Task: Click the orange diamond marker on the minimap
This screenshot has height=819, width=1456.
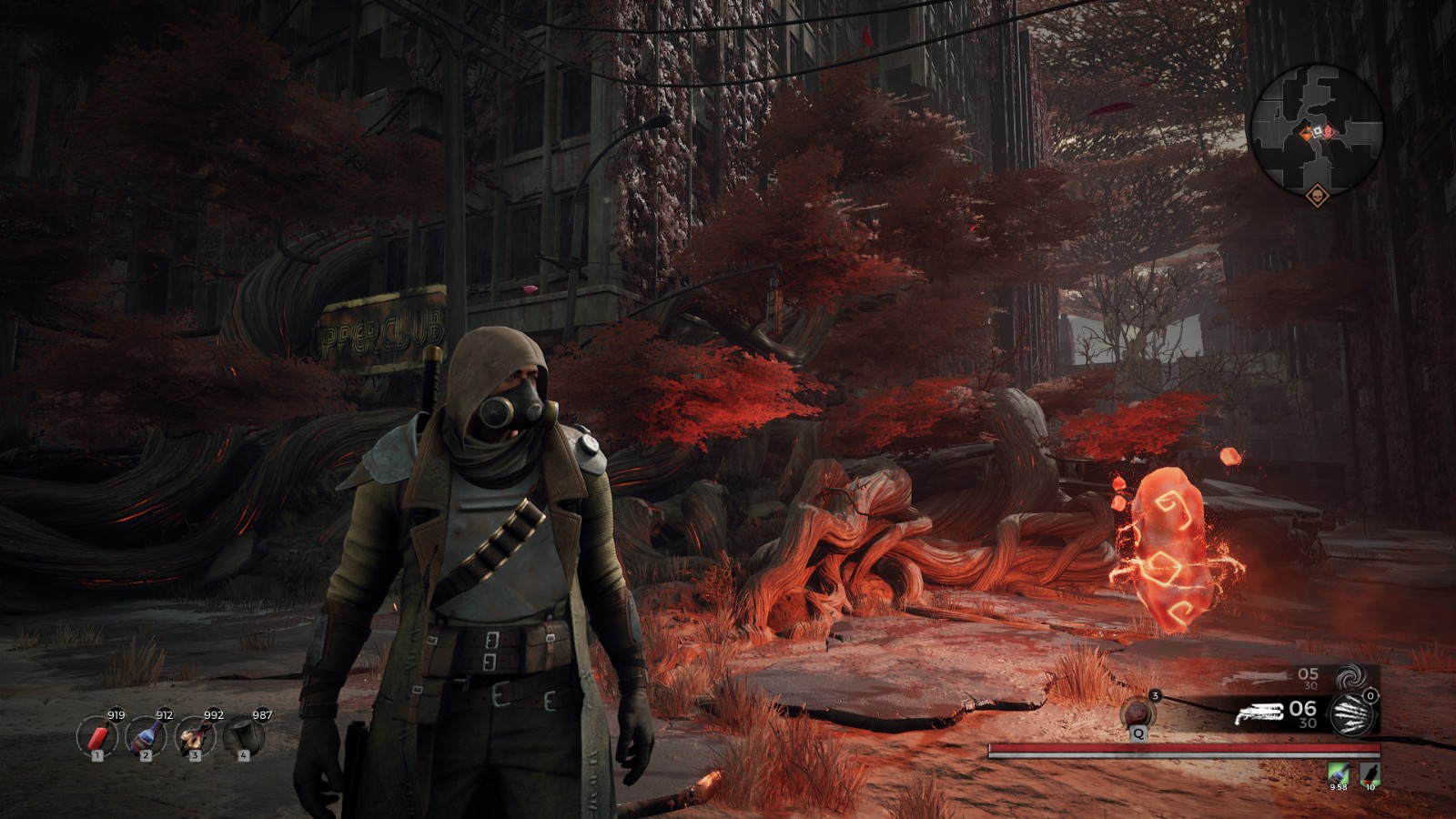Action: 1306,134
